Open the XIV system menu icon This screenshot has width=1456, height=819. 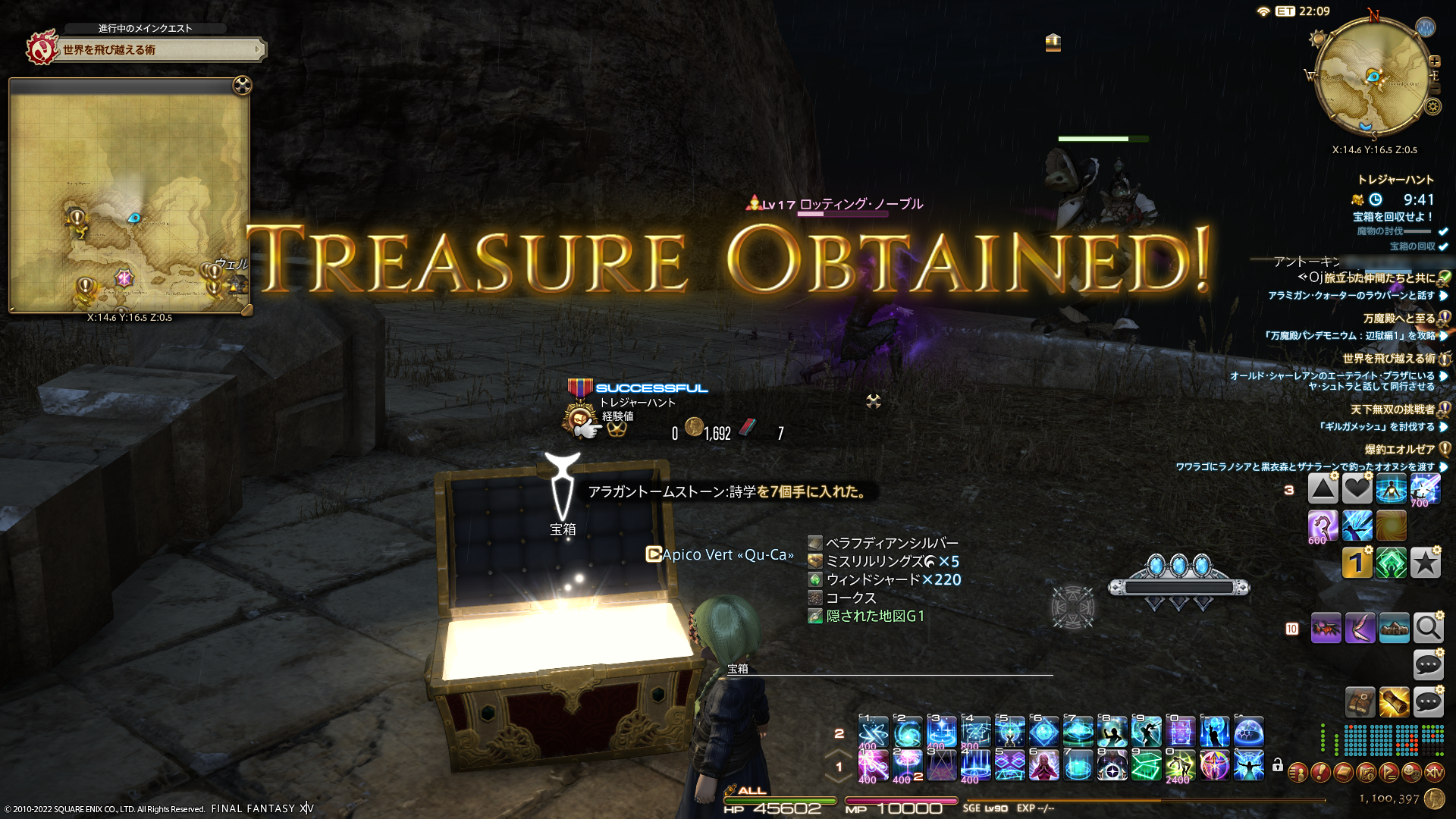click(x=1434, y=773)
